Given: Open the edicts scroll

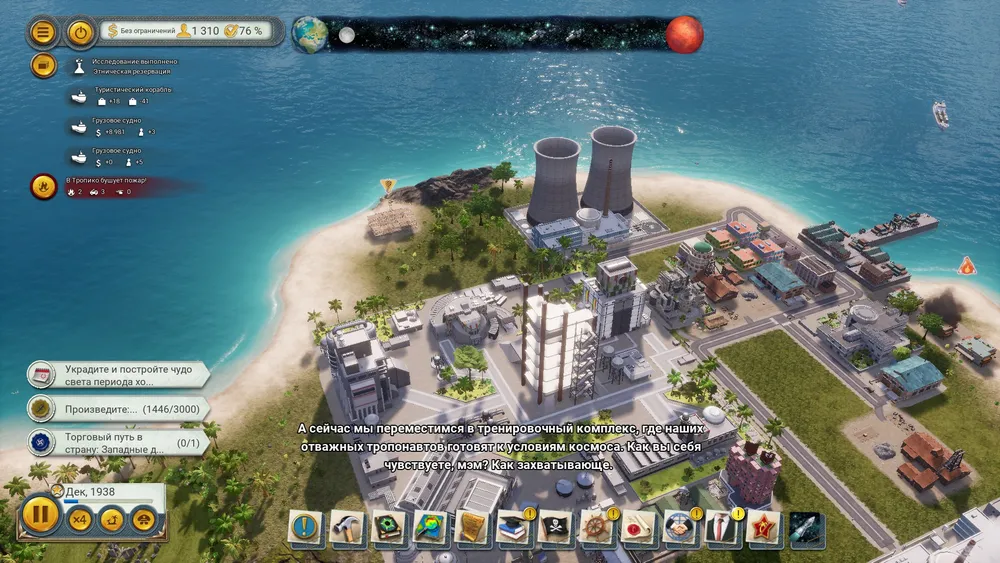Looking at the screenshot, I should click(472, 527).
